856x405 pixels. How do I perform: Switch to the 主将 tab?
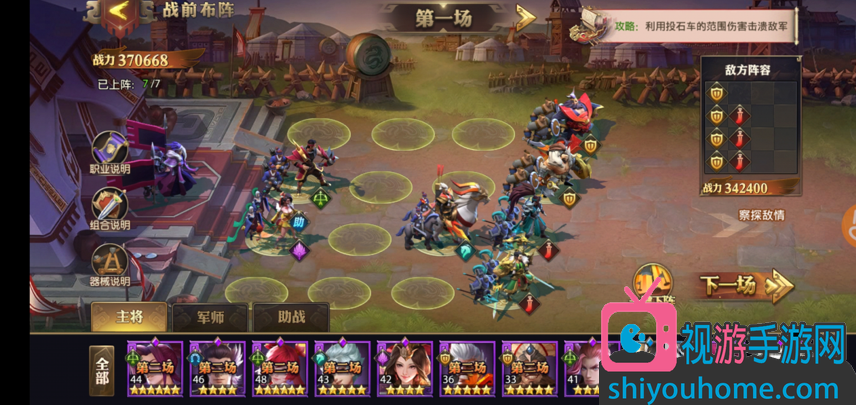(x=130, y=317)
